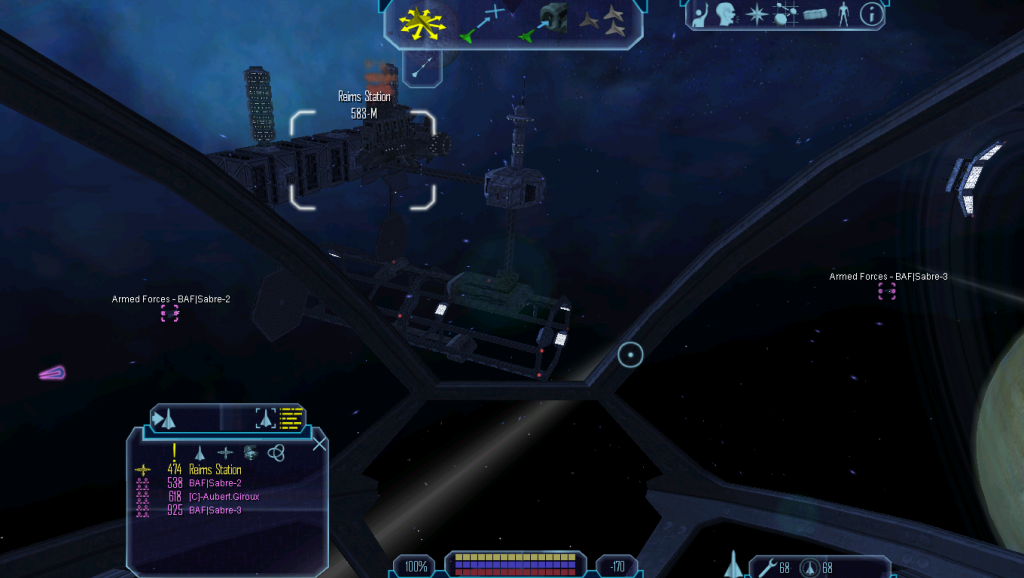The height and width of the screenshot is (578, 1024).
Task: Open the raised-hand request icon
Action: pyautogui.click(x=700, y=14)
